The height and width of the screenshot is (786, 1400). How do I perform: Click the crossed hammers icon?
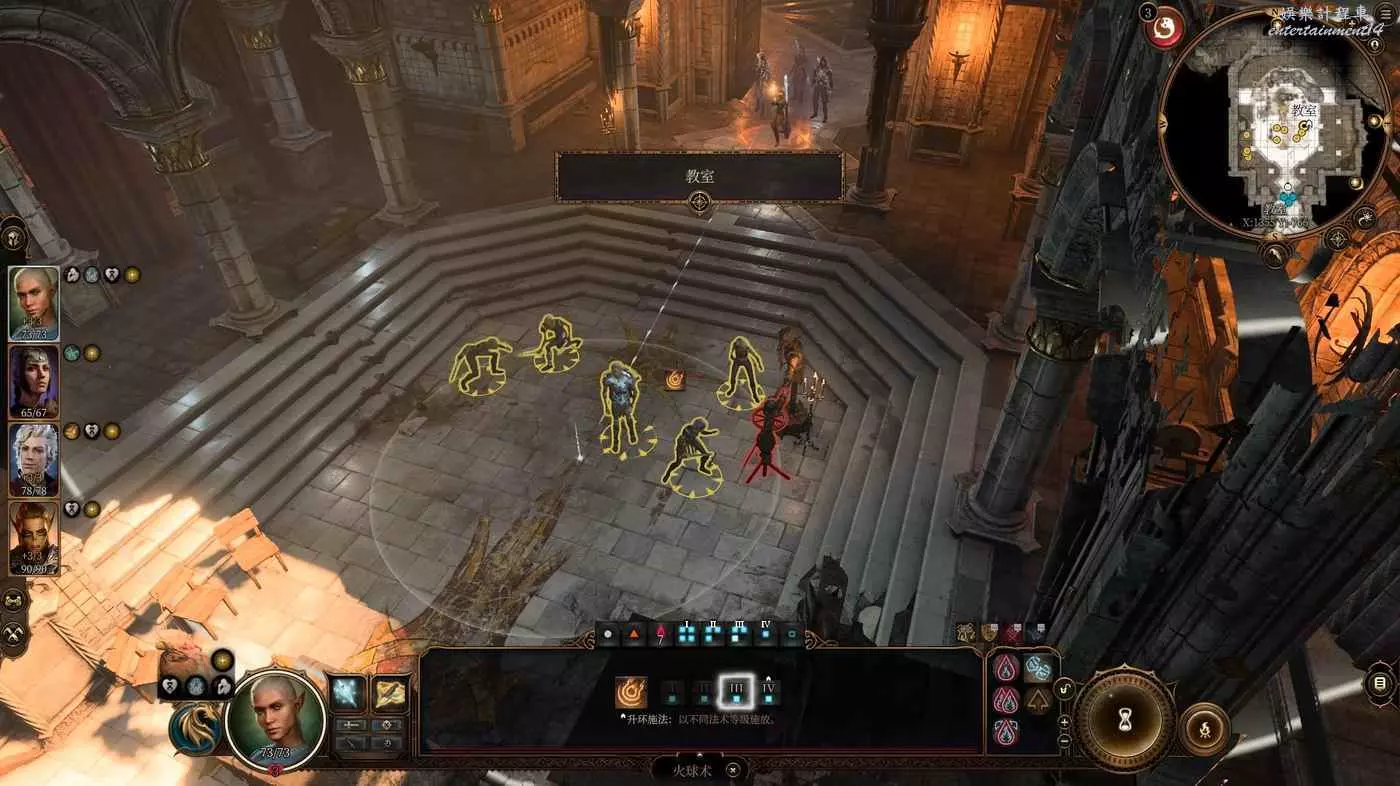14,633
